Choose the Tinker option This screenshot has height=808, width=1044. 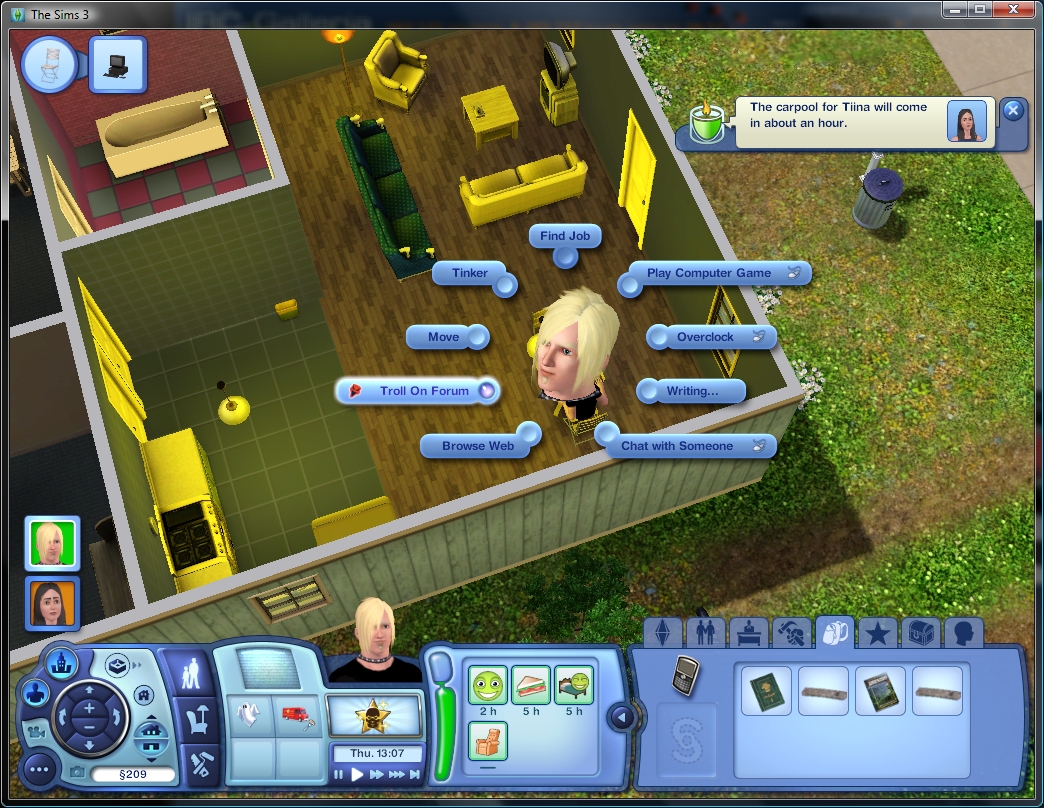[x=470, y=273]
